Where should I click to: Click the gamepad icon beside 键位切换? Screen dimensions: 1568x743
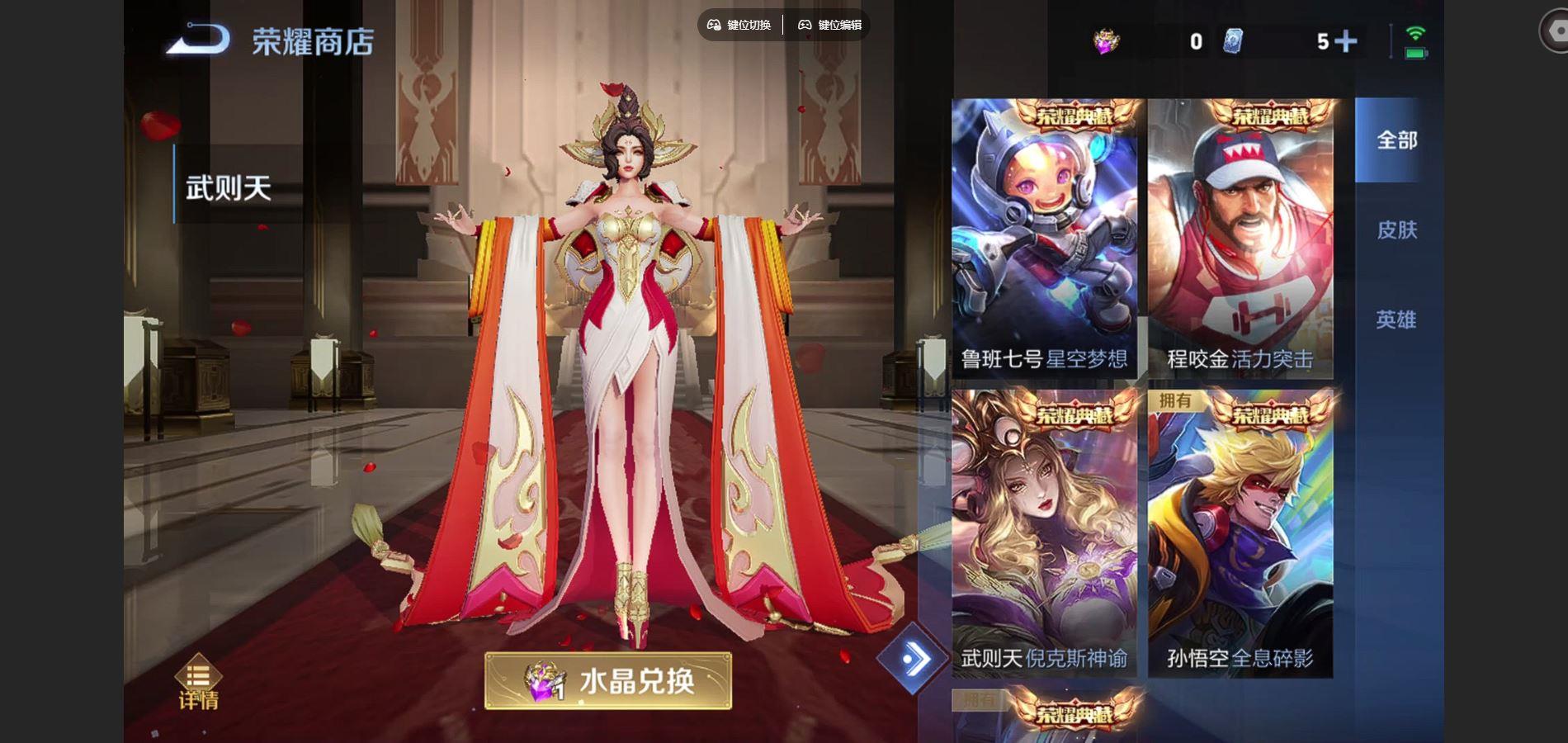click(x=715, y=25)
